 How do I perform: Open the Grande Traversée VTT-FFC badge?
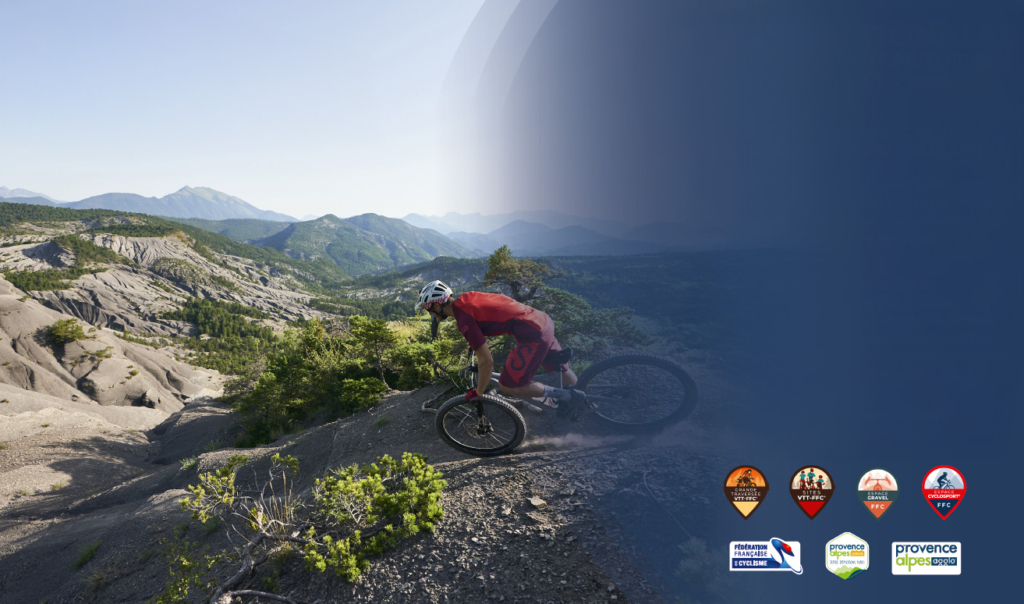point(746,490)
